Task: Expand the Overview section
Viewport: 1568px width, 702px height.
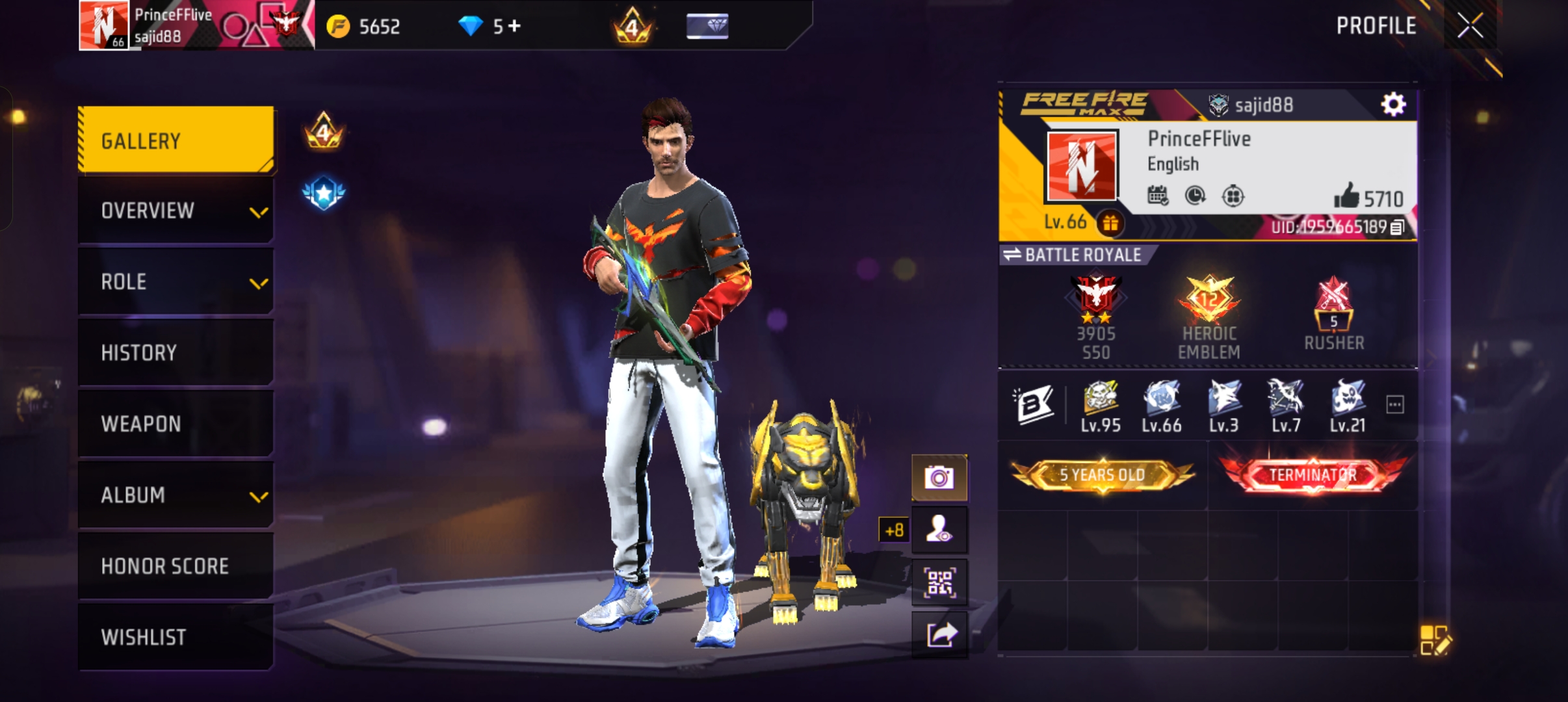Action: coord(176,209)
